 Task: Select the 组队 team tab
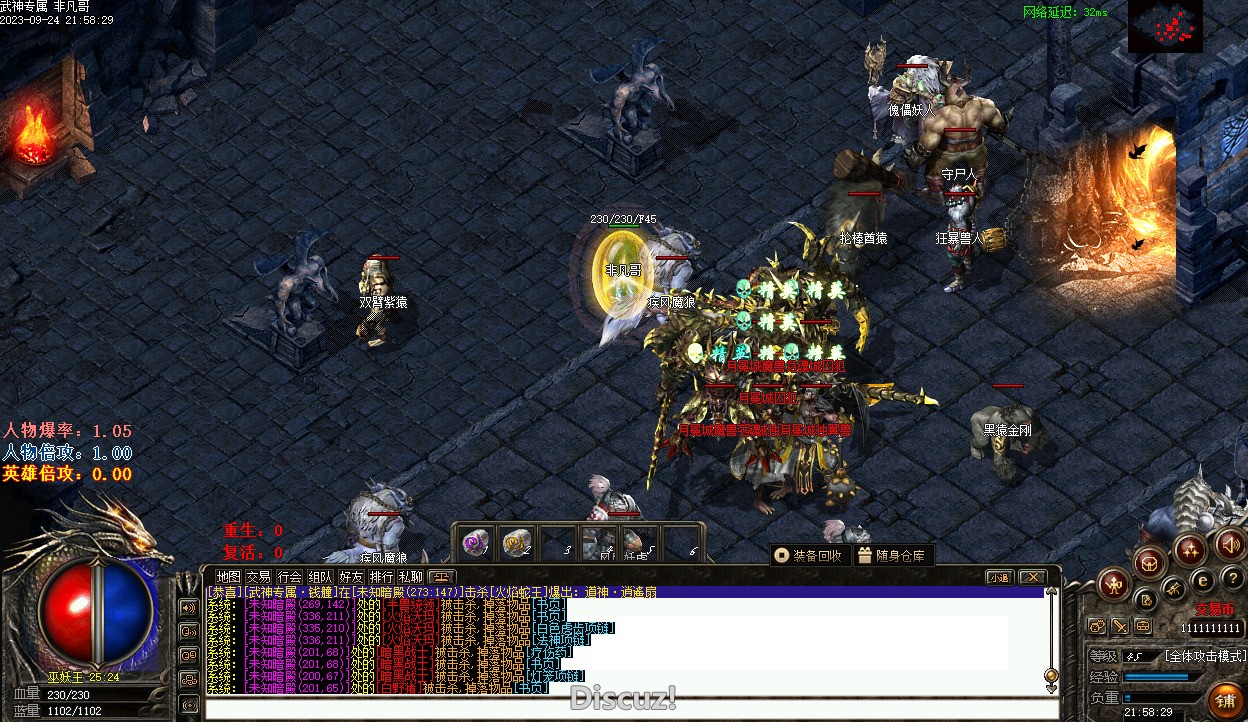[x=320, y=577]
